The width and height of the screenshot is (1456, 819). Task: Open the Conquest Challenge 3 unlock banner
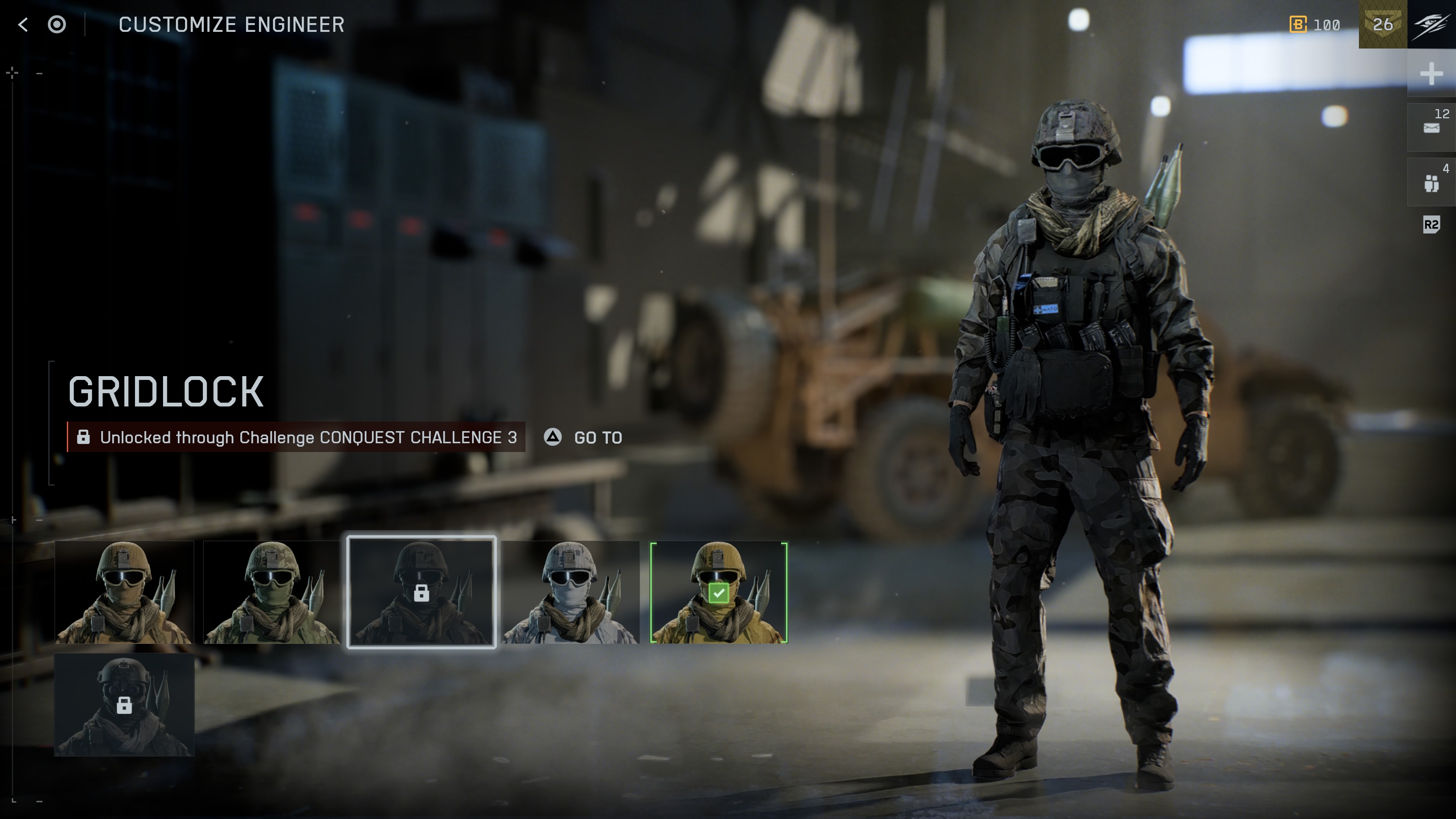(x=296, y=437)
